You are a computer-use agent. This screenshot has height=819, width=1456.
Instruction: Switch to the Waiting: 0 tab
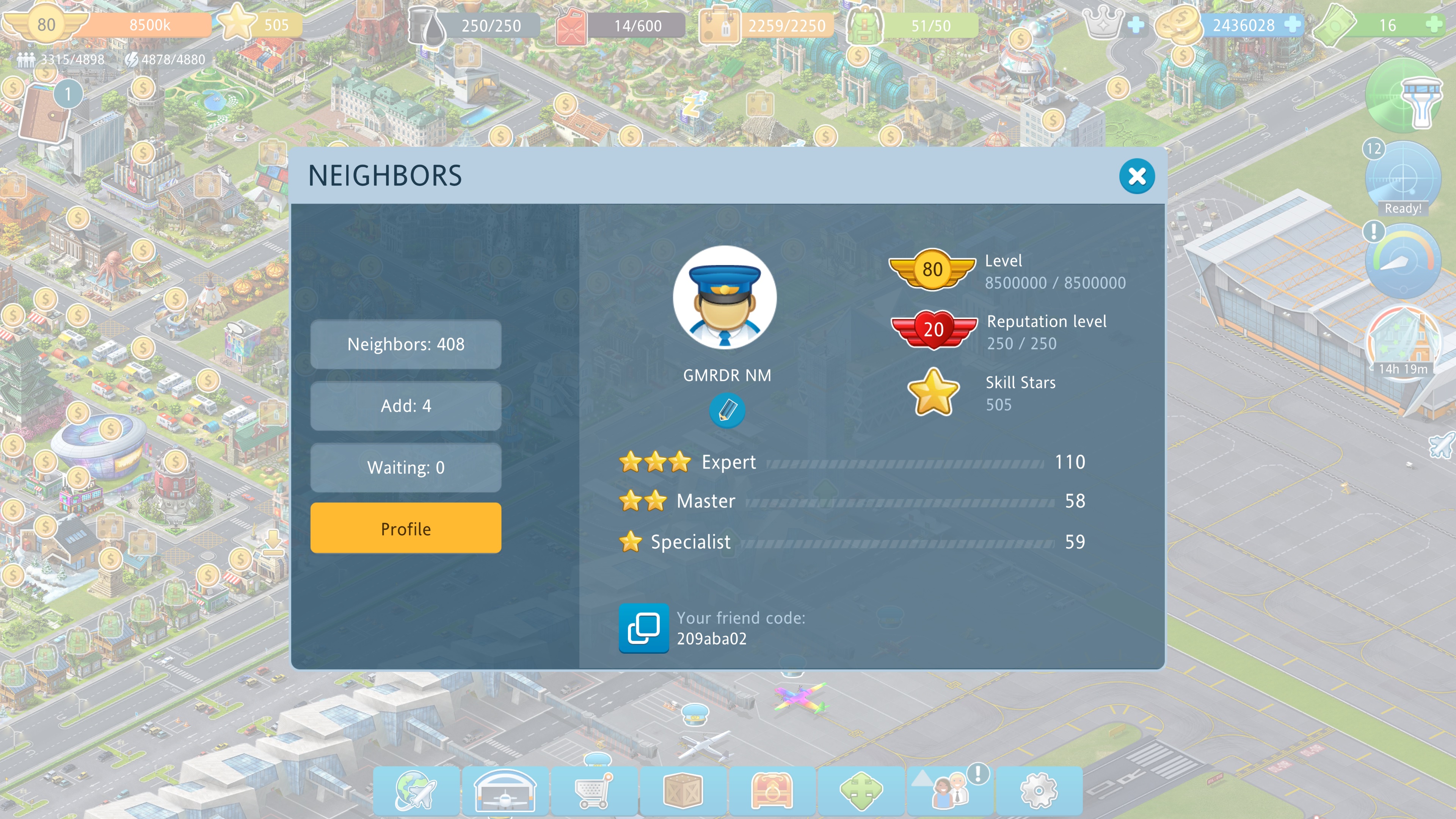pos(405,468)
